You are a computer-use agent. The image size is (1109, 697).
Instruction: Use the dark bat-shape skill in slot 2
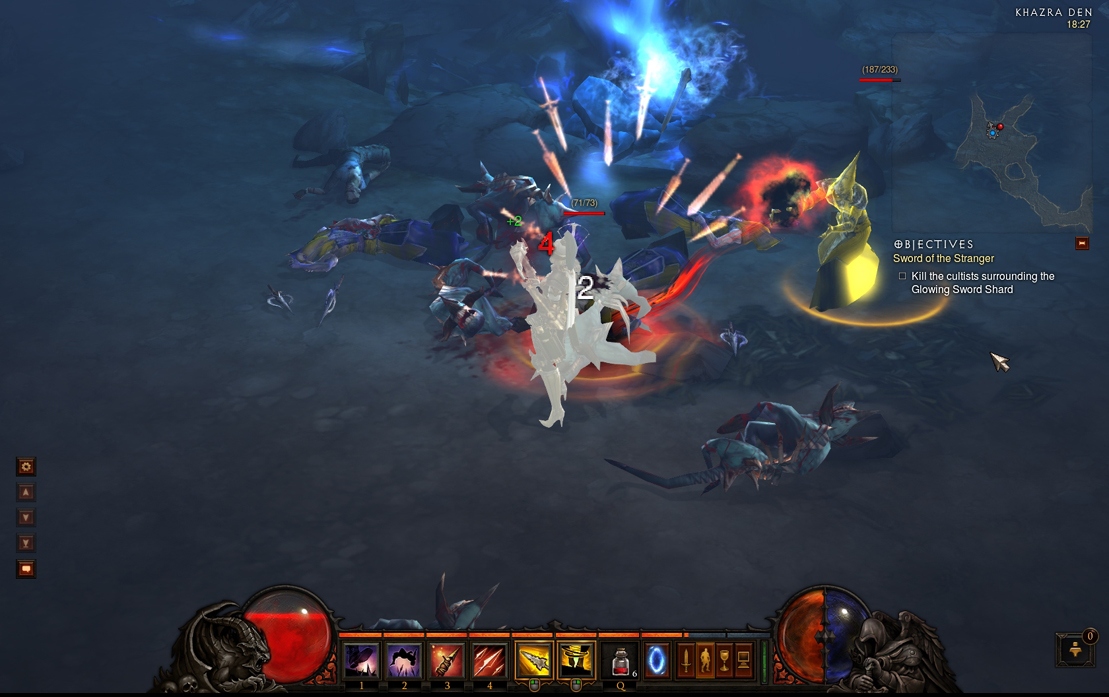tap(404, 661)
